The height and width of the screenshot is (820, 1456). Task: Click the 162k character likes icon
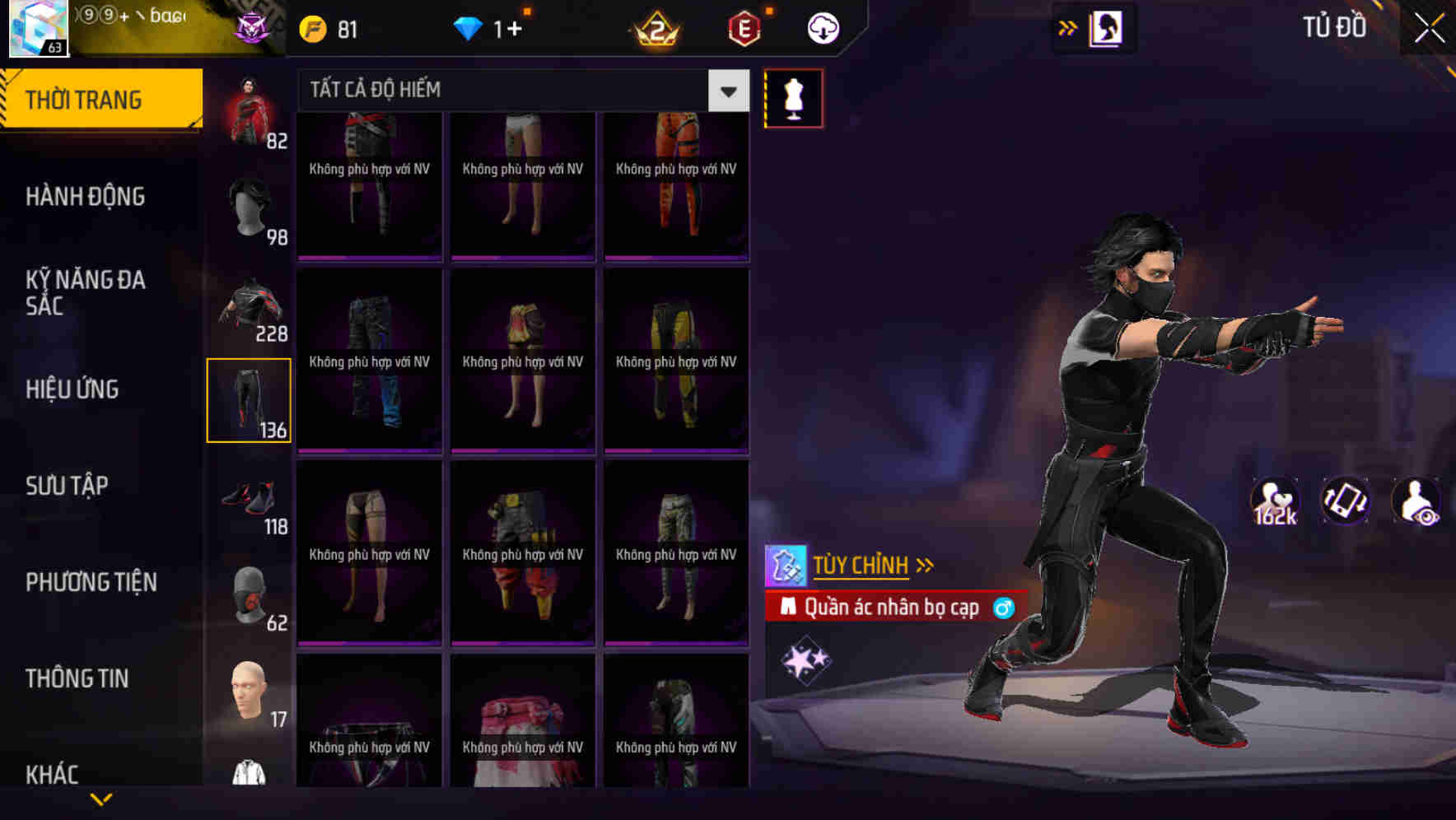coord(1276,501)
